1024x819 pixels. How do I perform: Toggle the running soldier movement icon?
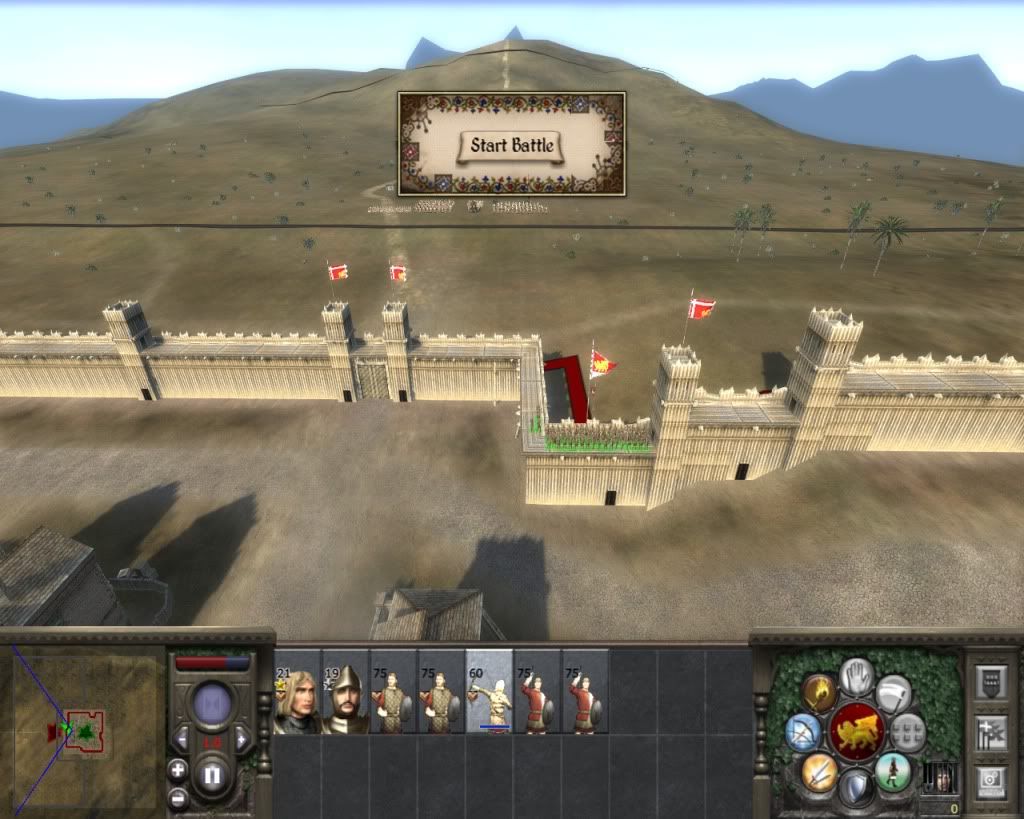click(x=893, y=772)
